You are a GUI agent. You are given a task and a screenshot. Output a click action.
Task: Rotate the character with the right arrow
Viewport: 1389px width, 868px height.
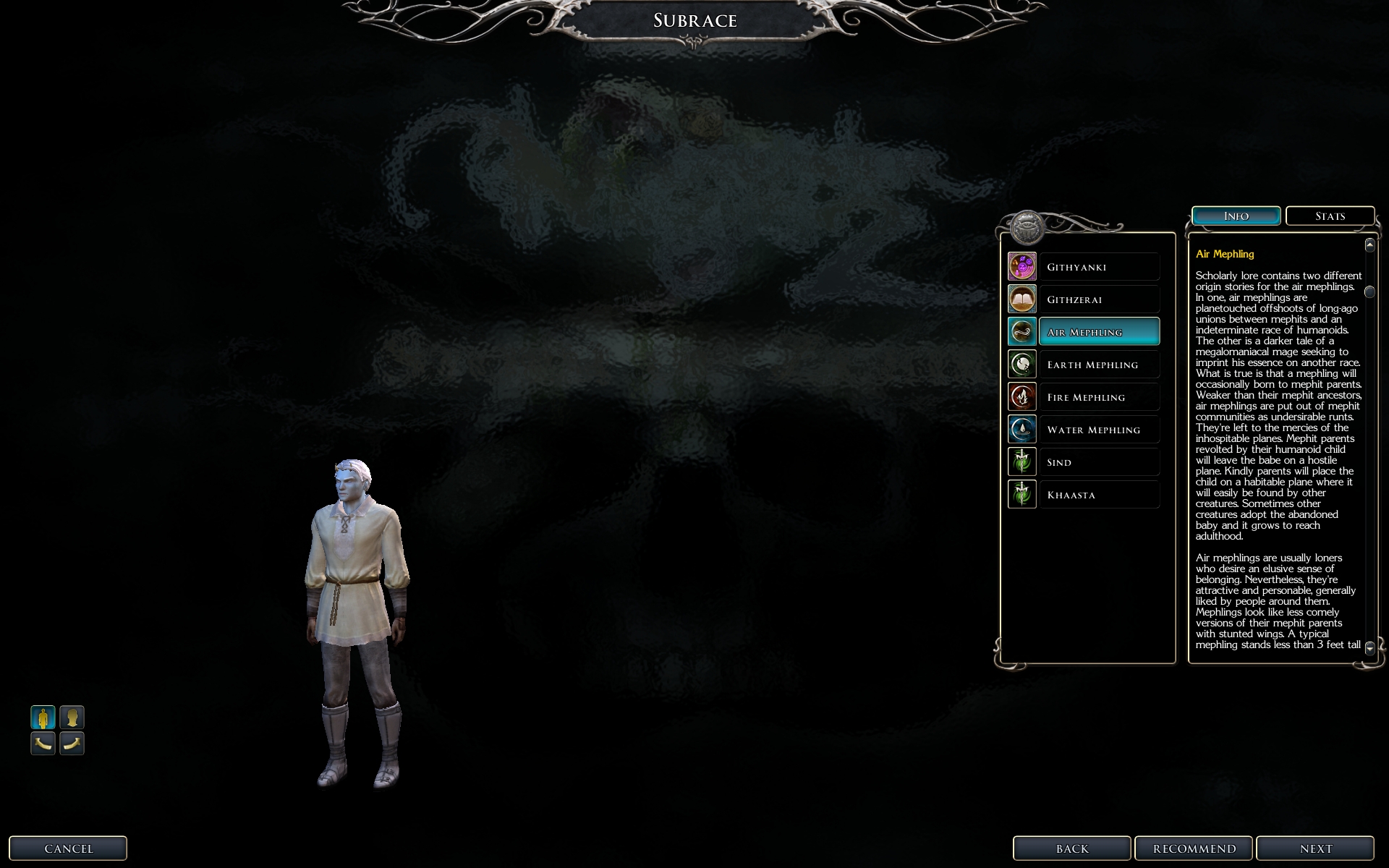72,743
